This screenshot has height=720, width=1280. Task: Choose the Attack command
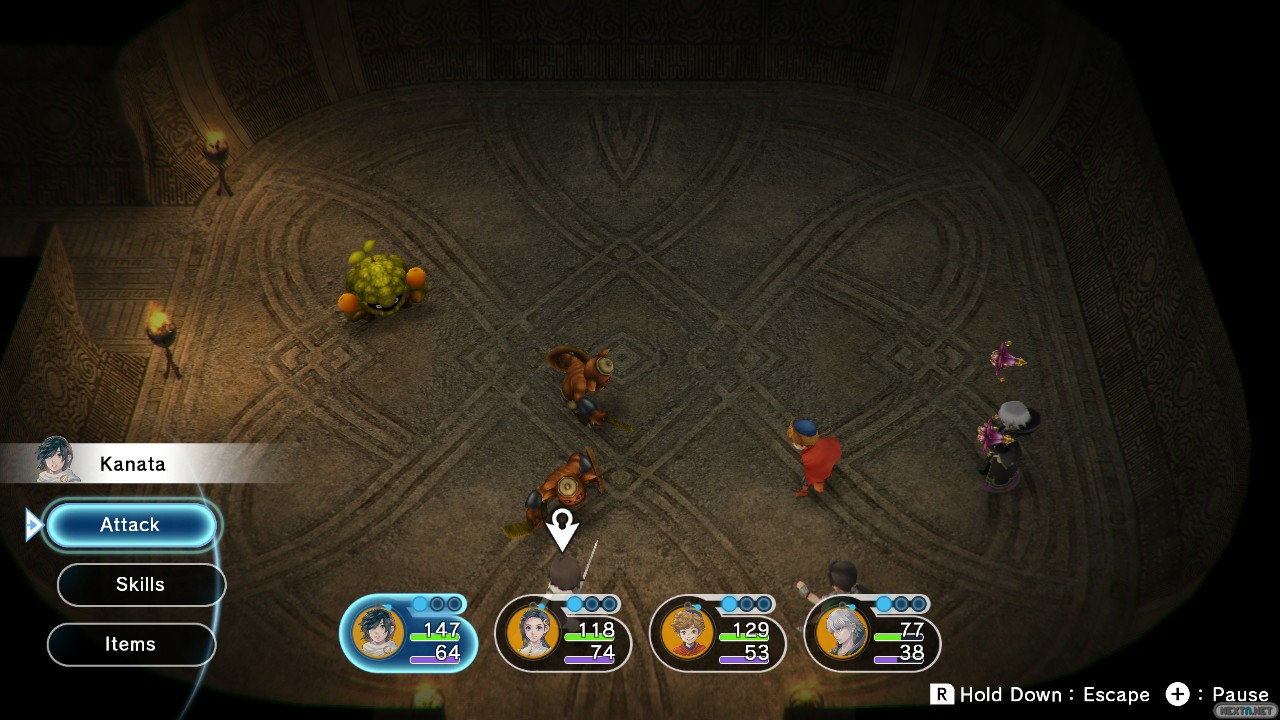point(131,525)
